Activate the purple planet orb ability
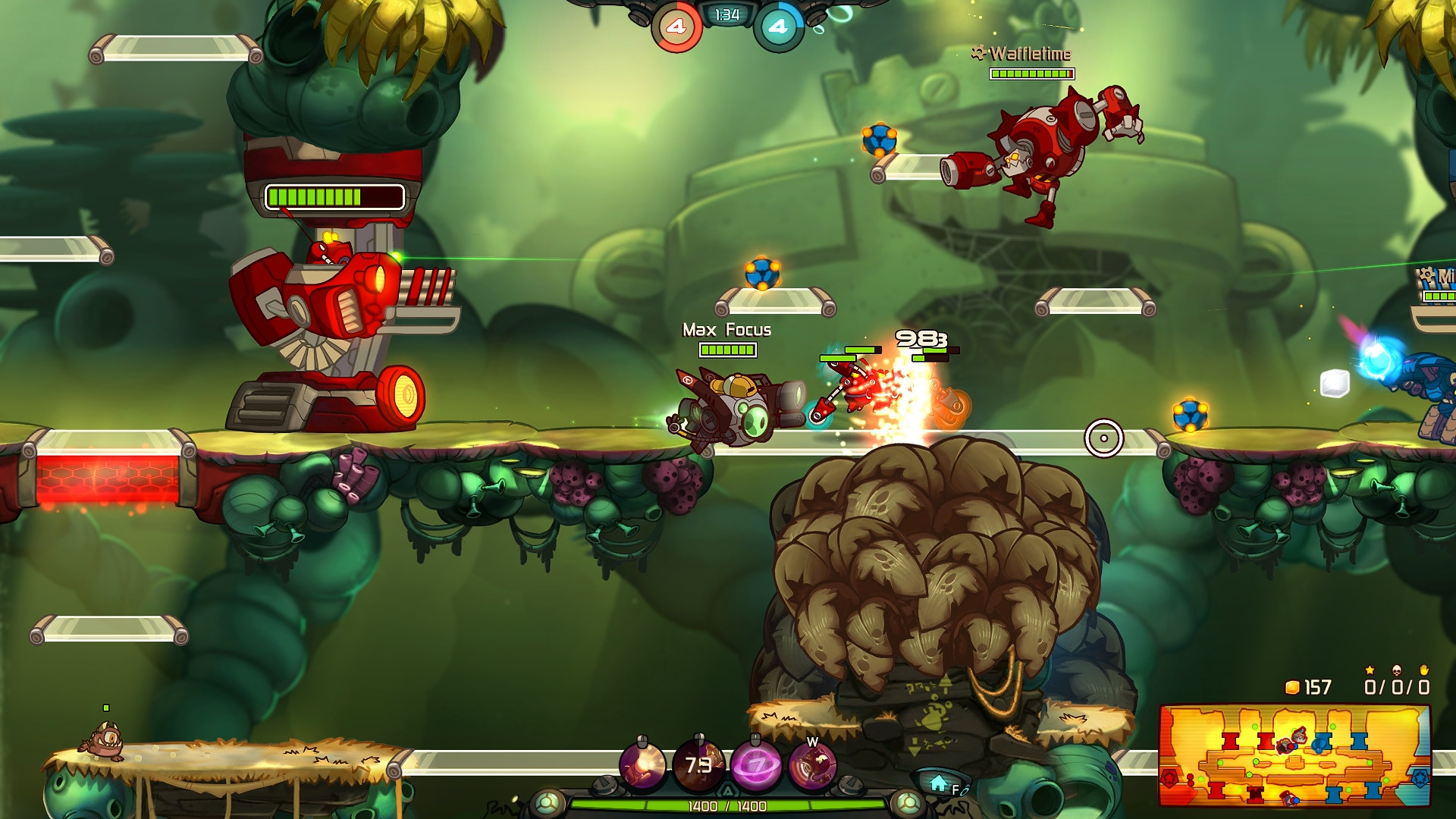Viewport: 1456px width, 819px height. [x=755, y=765]
